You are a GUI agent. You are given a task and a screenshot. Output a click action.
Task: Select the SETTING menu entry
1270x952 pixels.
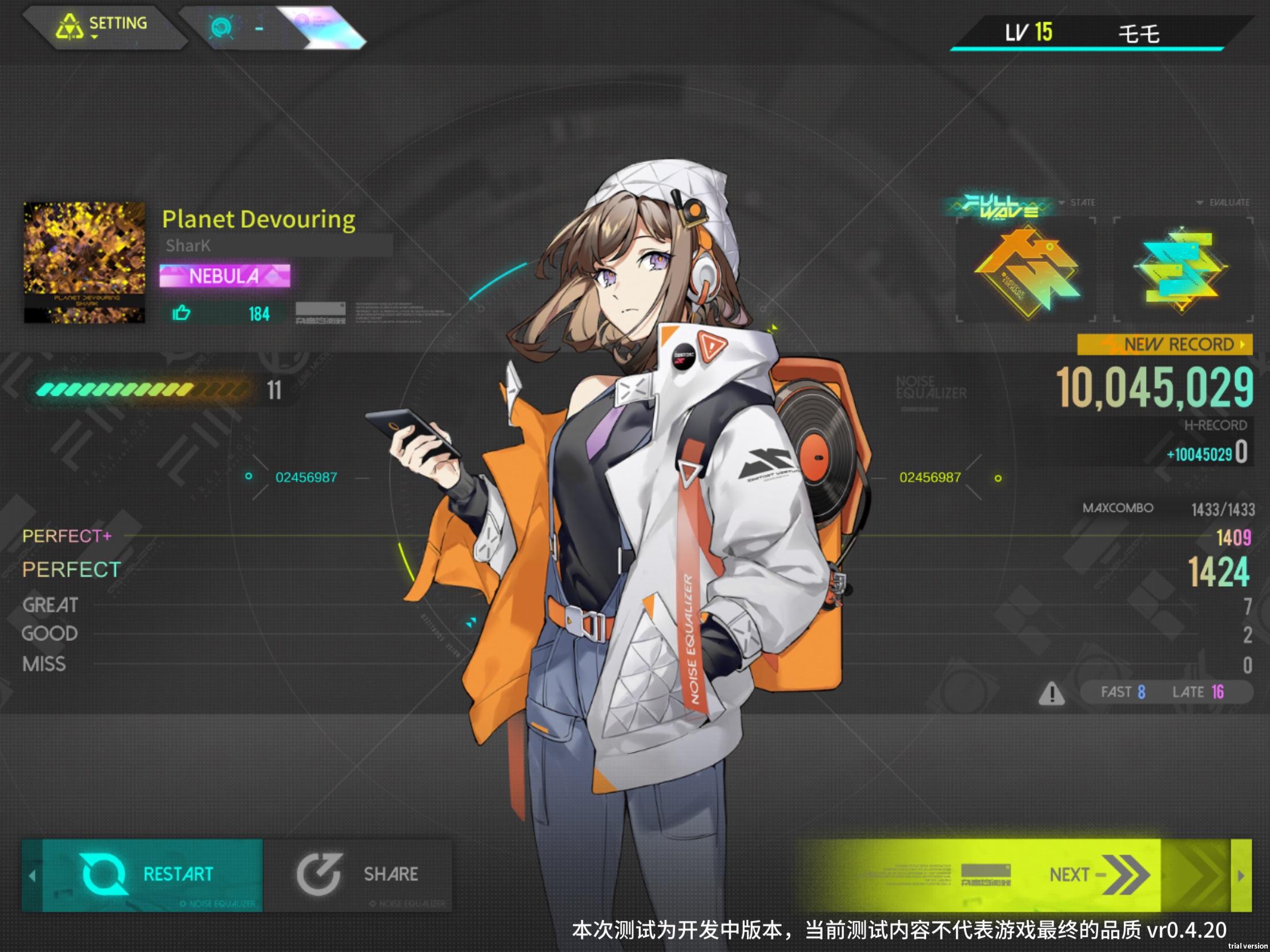pos(118,23)
